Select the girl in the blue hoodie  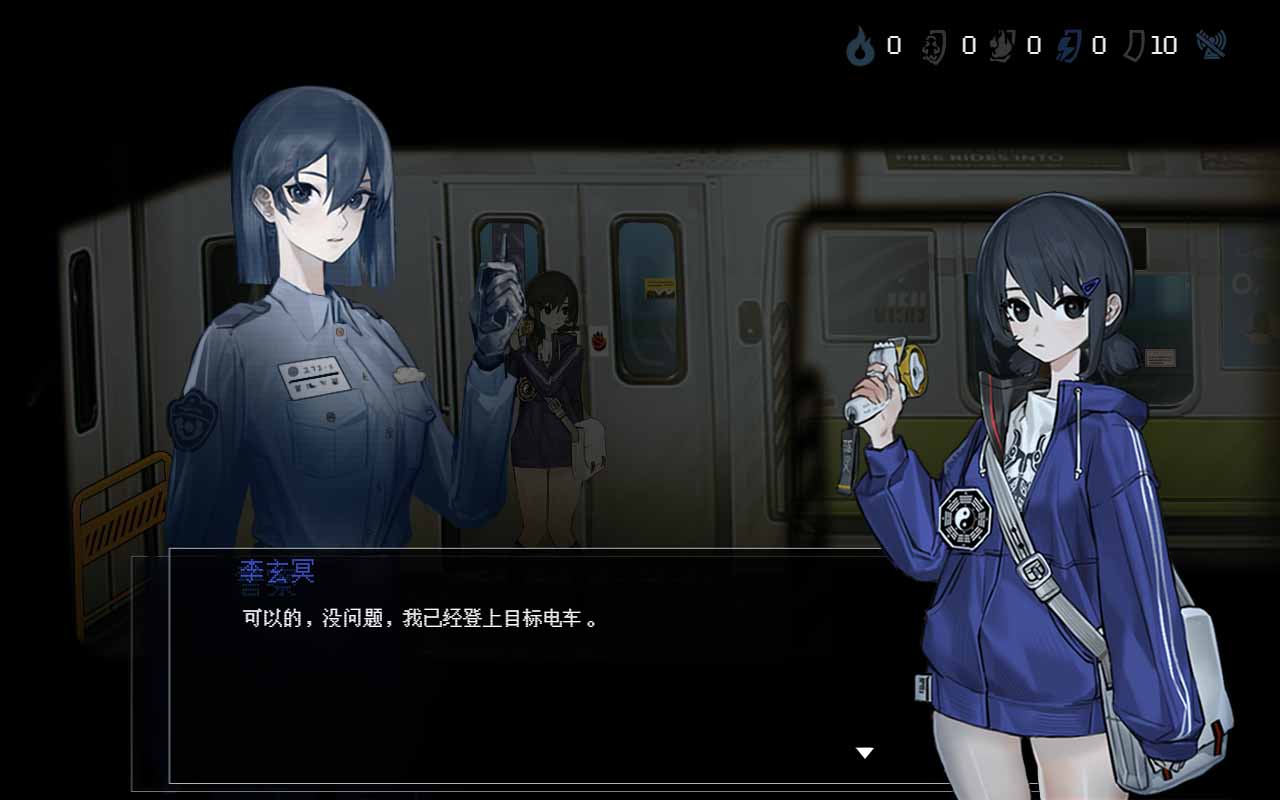[x=1050, y=450]
